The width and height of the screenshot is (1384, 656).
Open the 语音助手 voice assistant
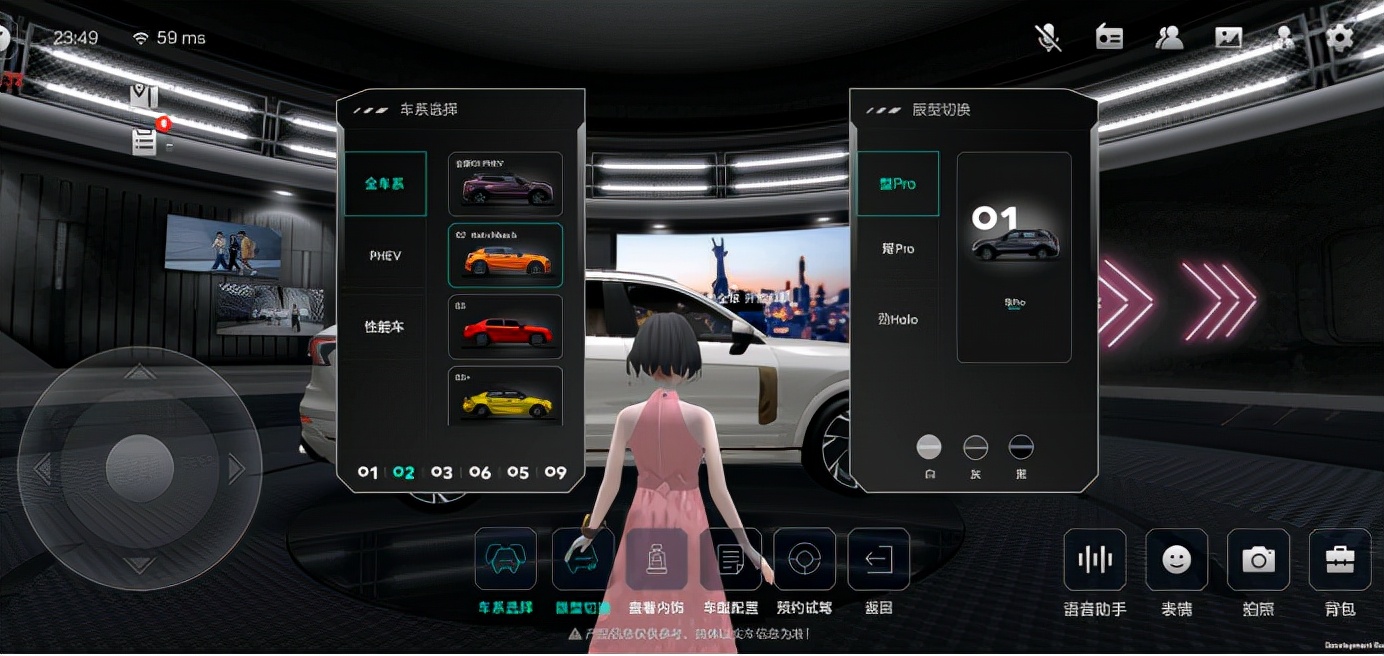pyautogui.click(x=1095, y=561)
